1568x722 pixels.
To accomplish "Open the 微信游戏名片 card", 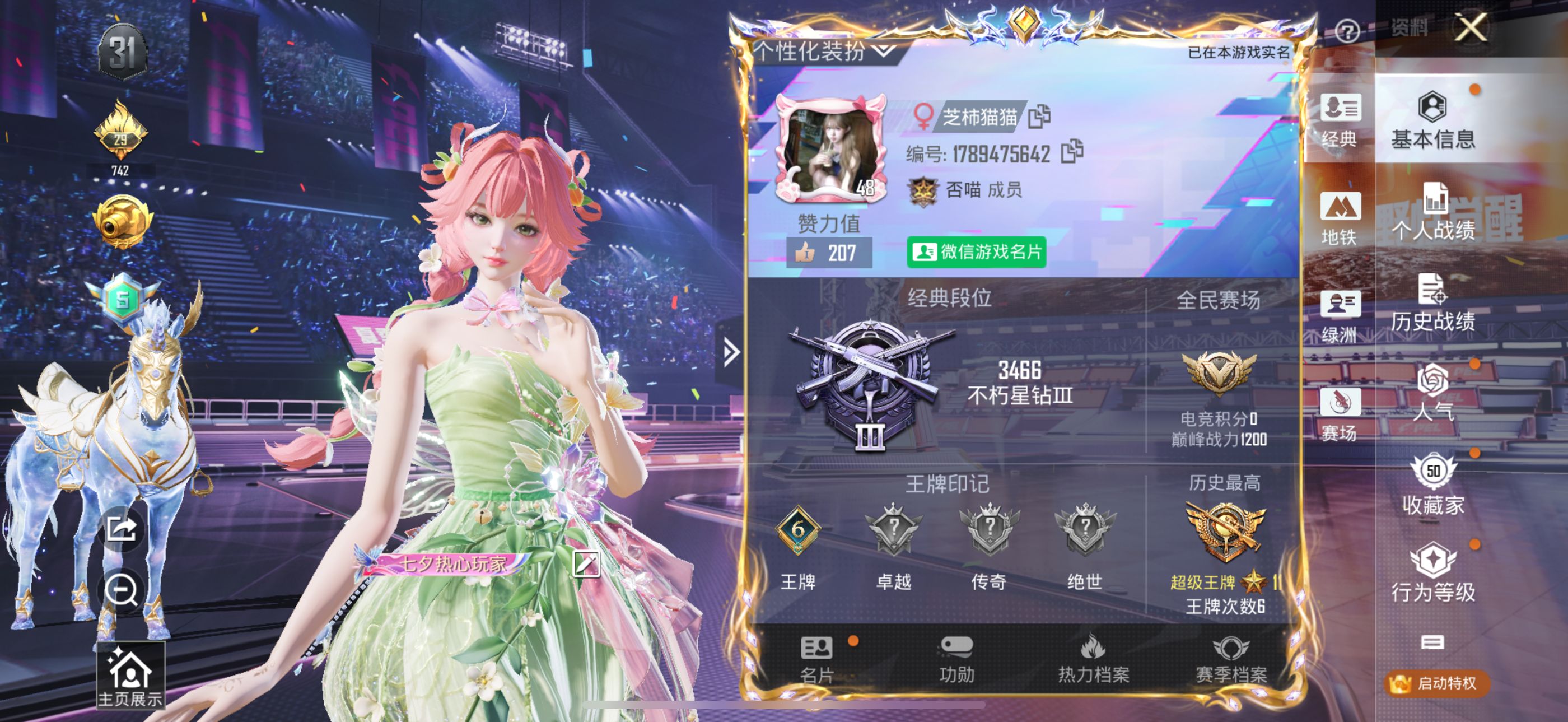I will coord(976,252).
